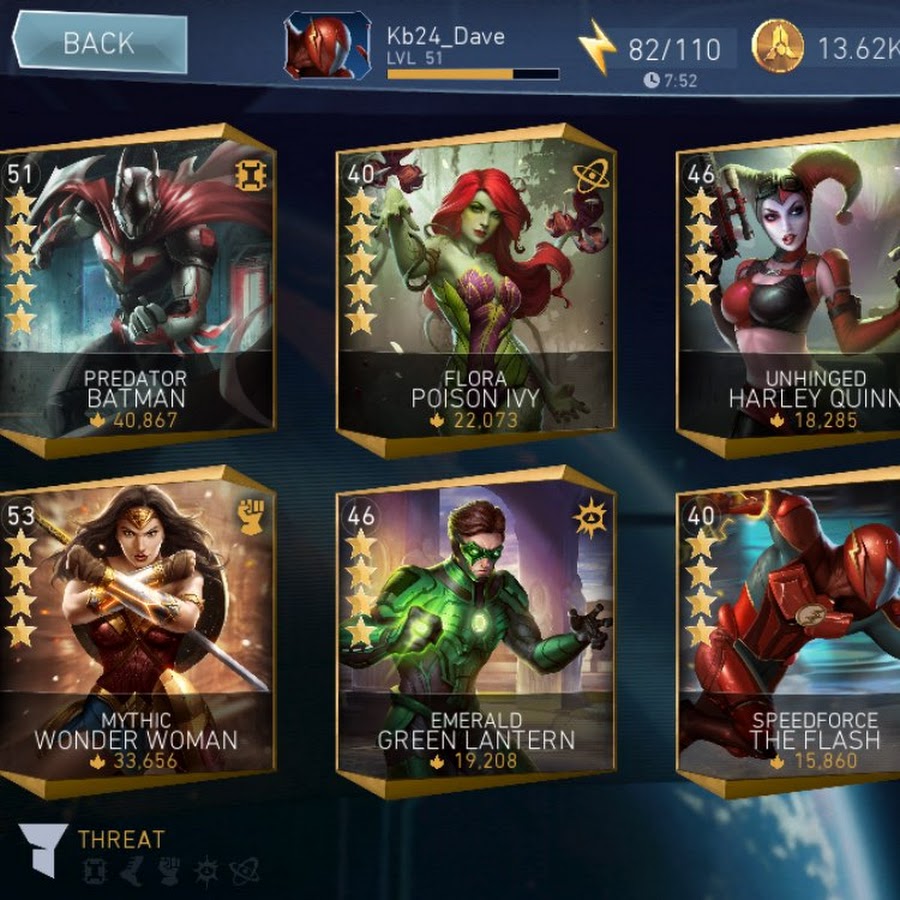Filter heroes by the boot class icon
The width and height of the screenshot is (900, 900).
[131, 871]
